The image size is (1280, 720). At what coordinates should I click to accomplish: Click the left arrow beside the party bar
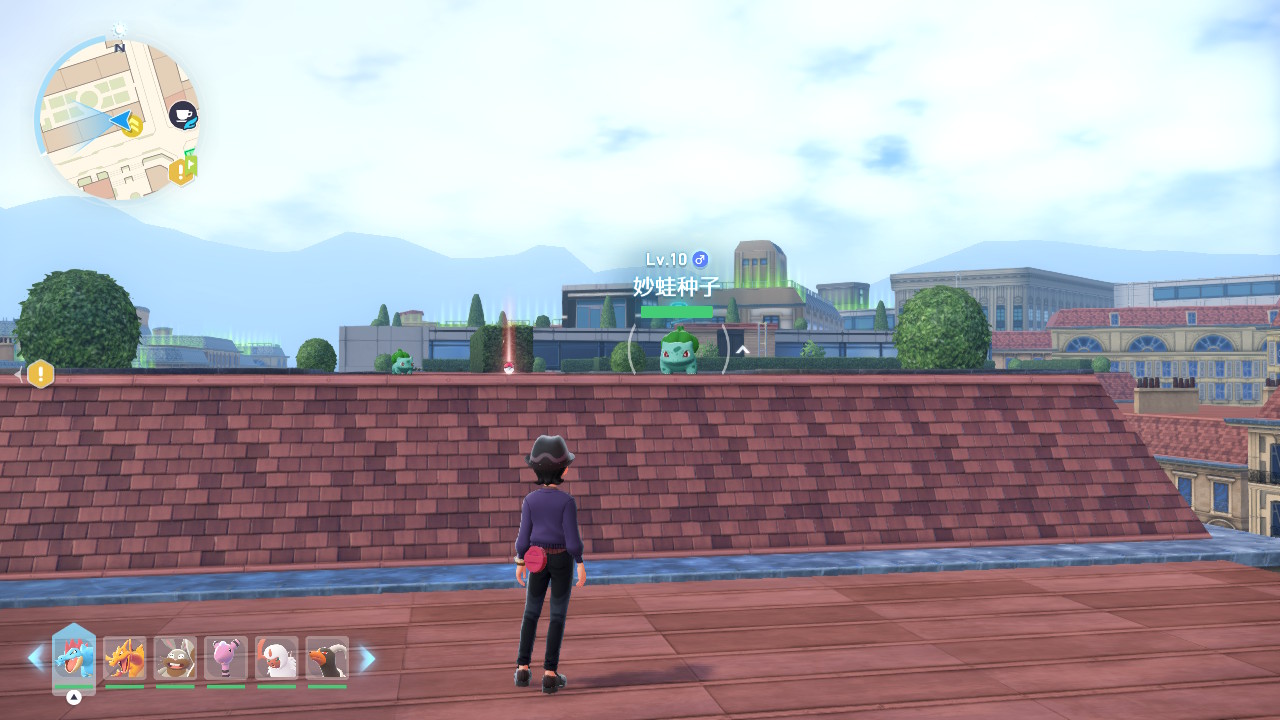click(x=36, y=658)
